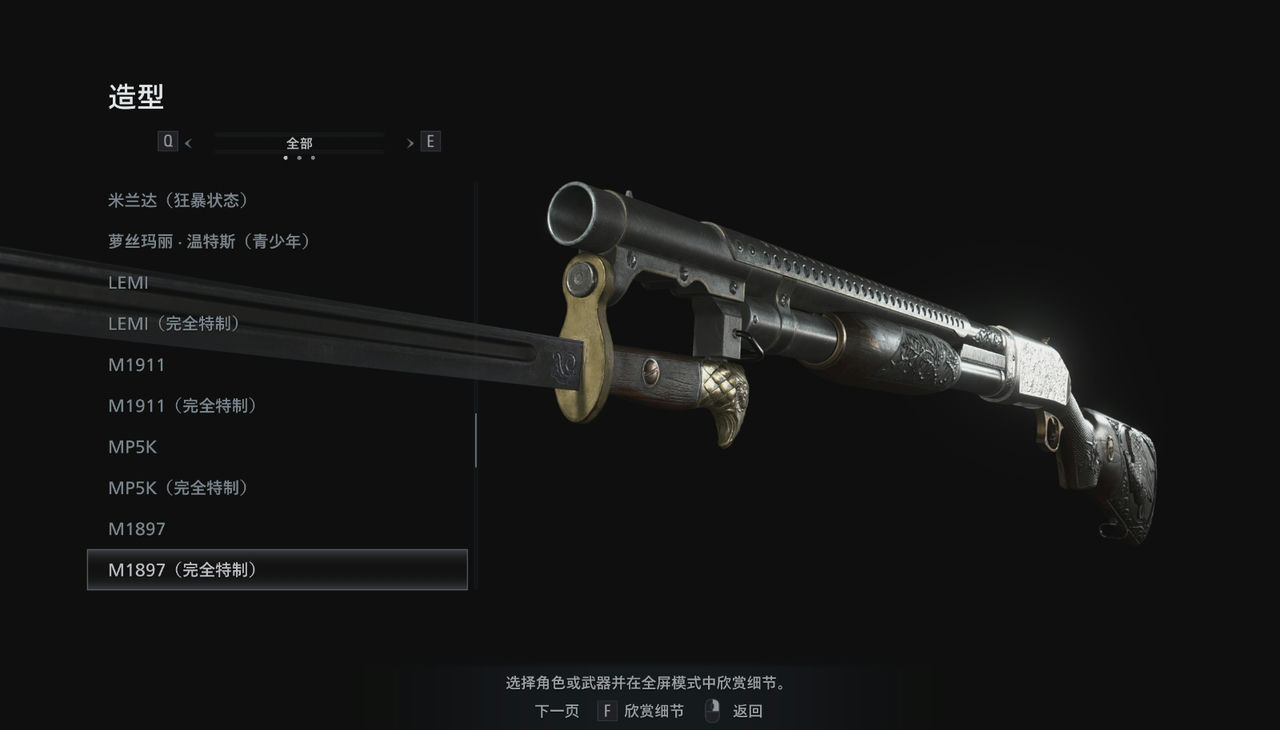The width and height of the screenshot is (1280, 730).
Task: Click the F key icon next to 欣赏细节
Action: tap(606, 710)
